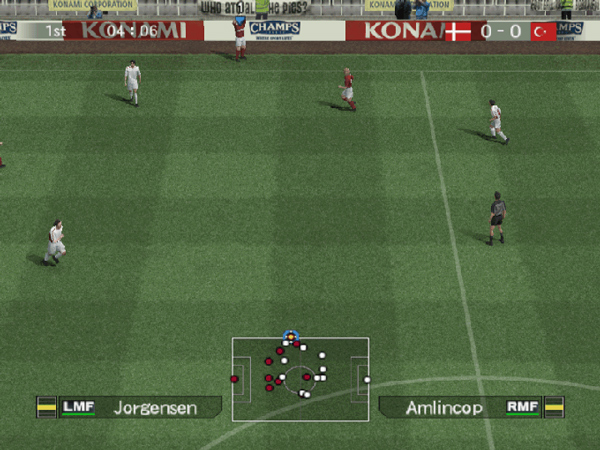Click the pitch radar minimap
Image resolution: width=600 pixels, height=450 pixels.
click(300, 378)
